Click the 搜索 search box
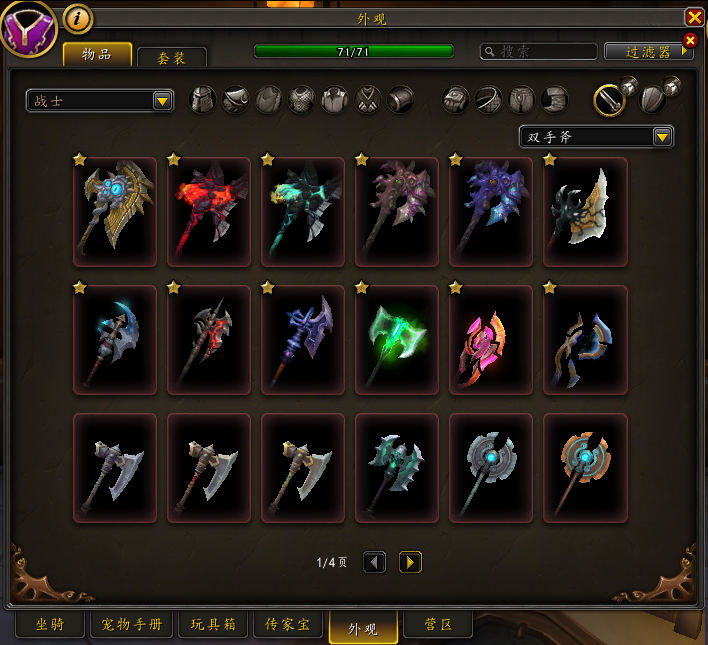708x645 pixels. point(538,51)
